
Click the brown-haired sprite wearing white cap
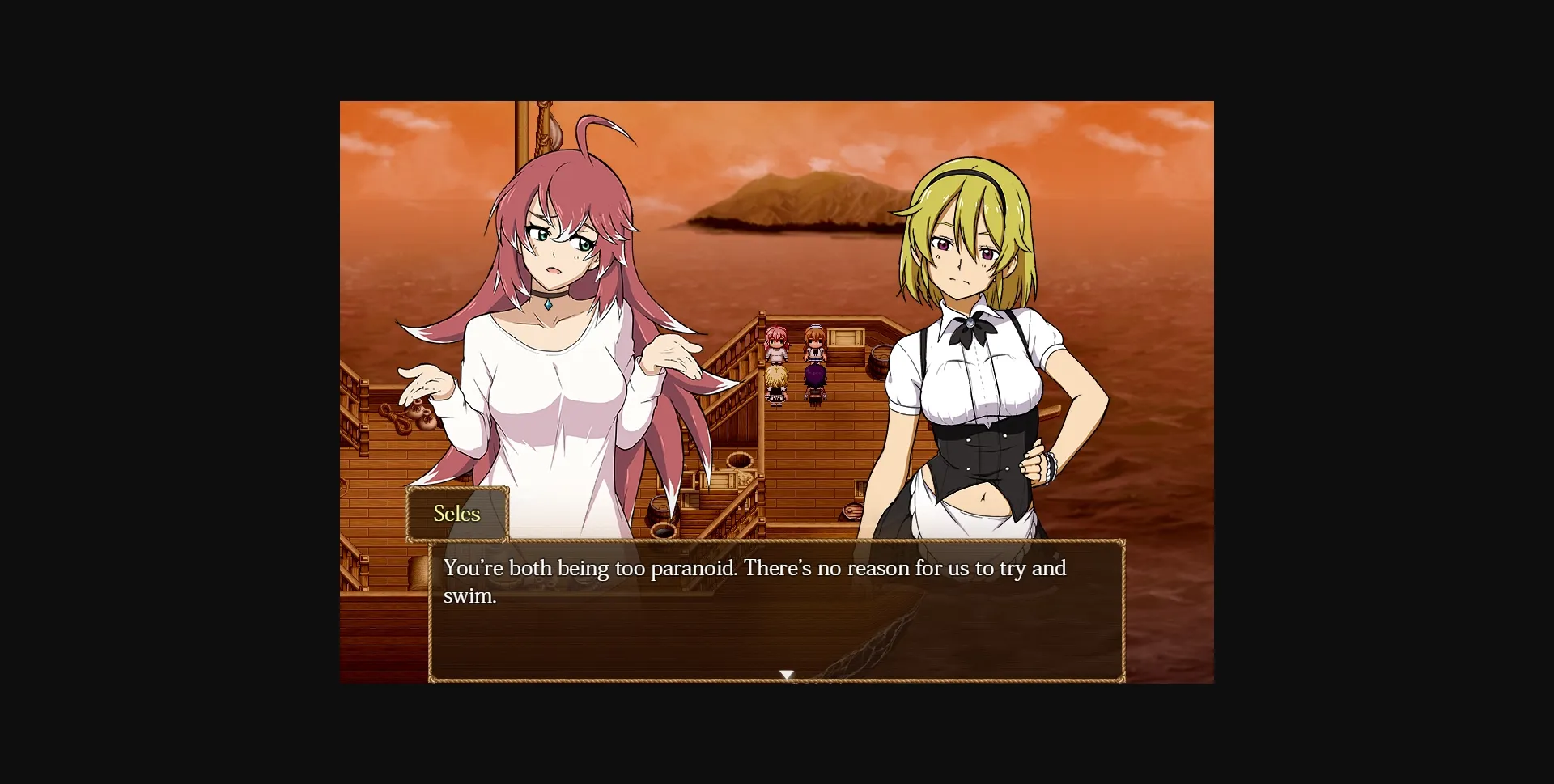(816, 340)
